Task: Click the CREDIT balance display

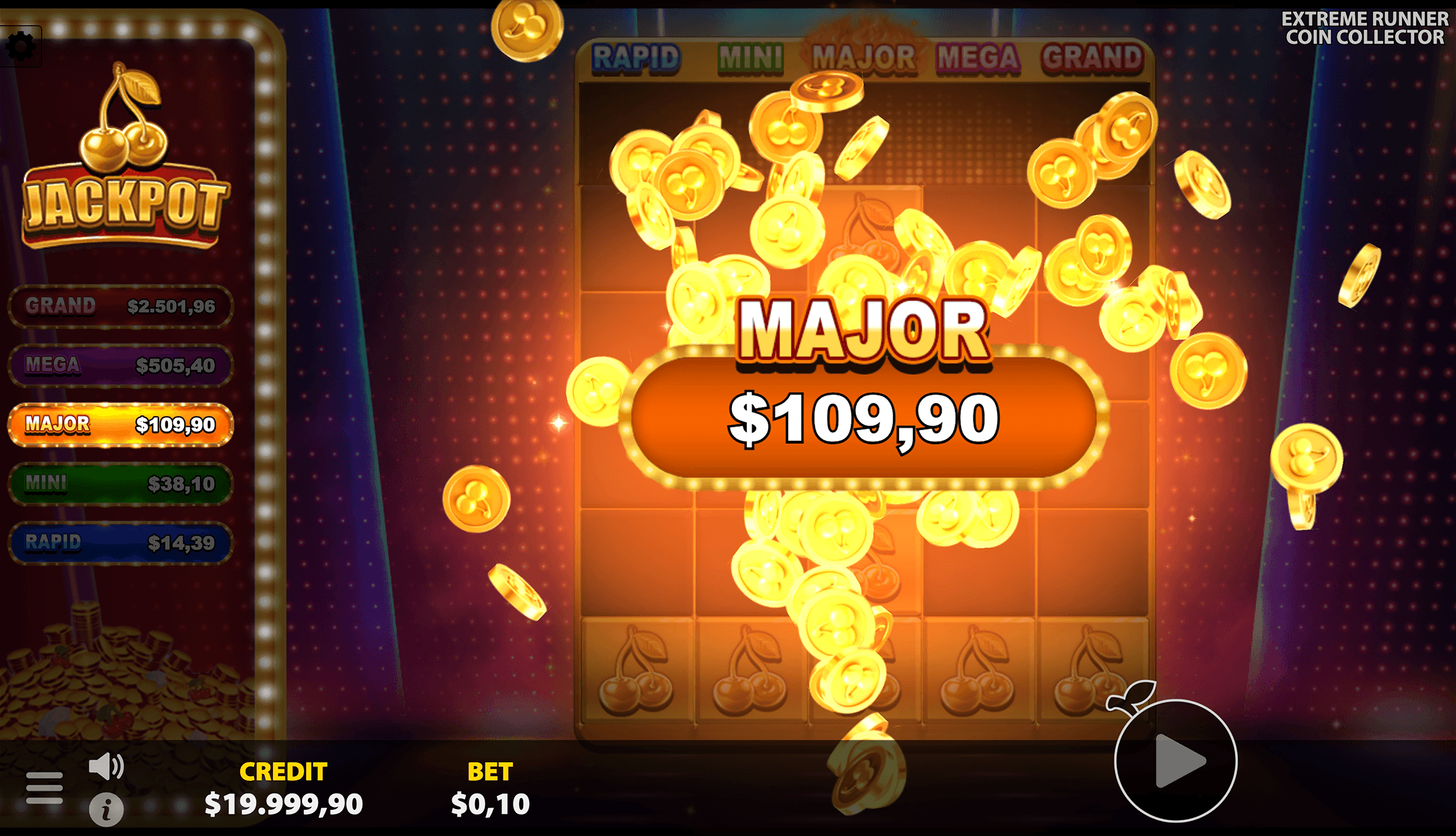Action: (284, 789)
